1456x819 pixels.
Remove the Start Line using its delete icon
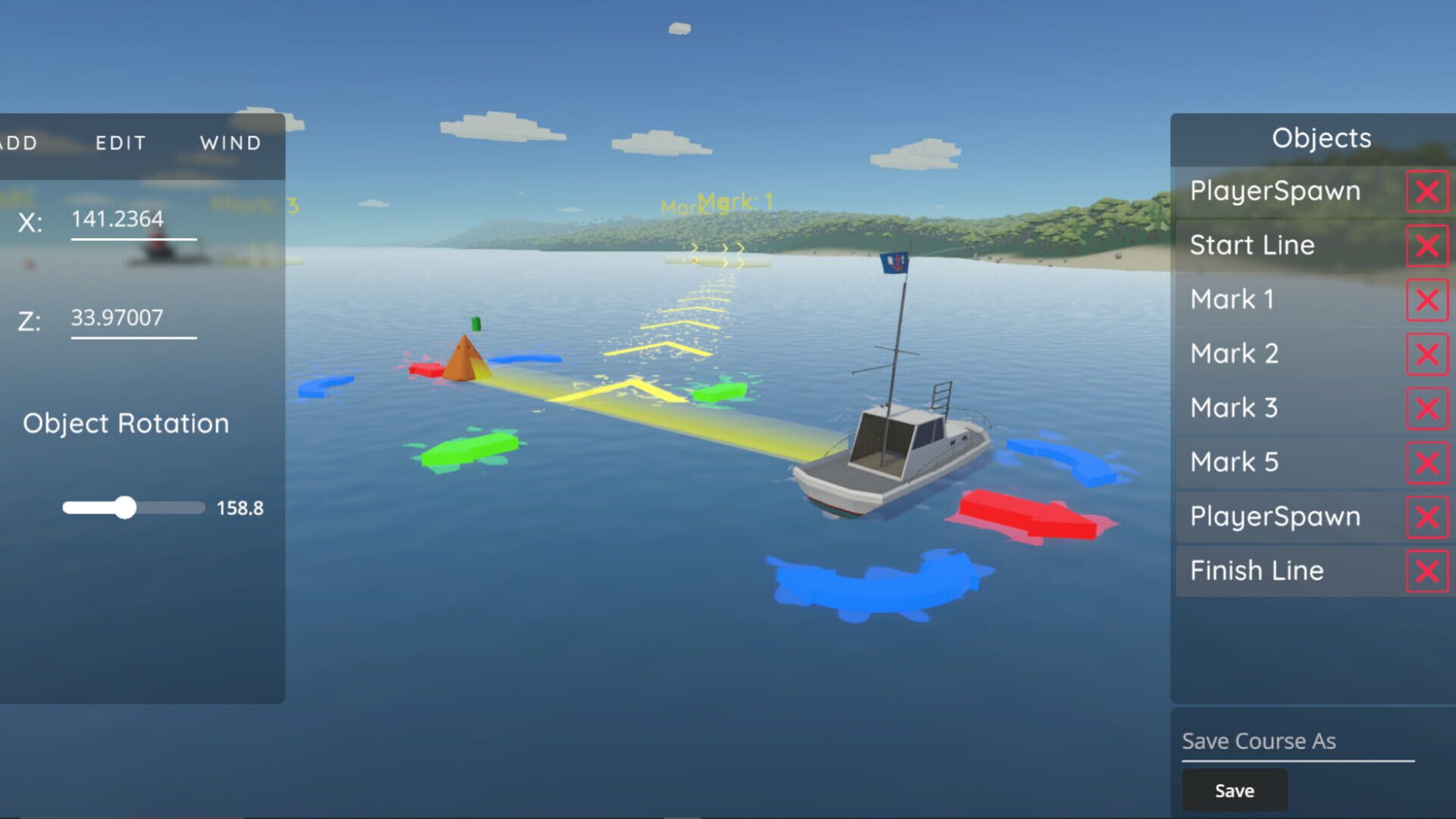[1426, 246]
